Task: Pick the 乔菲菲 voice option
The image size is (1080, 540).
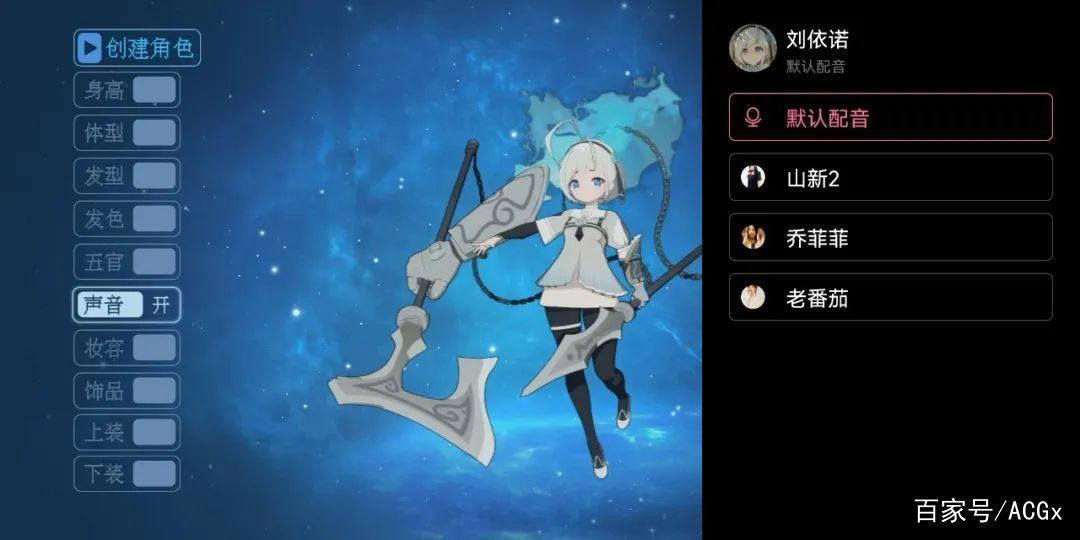Action: (x=890, y=237)
